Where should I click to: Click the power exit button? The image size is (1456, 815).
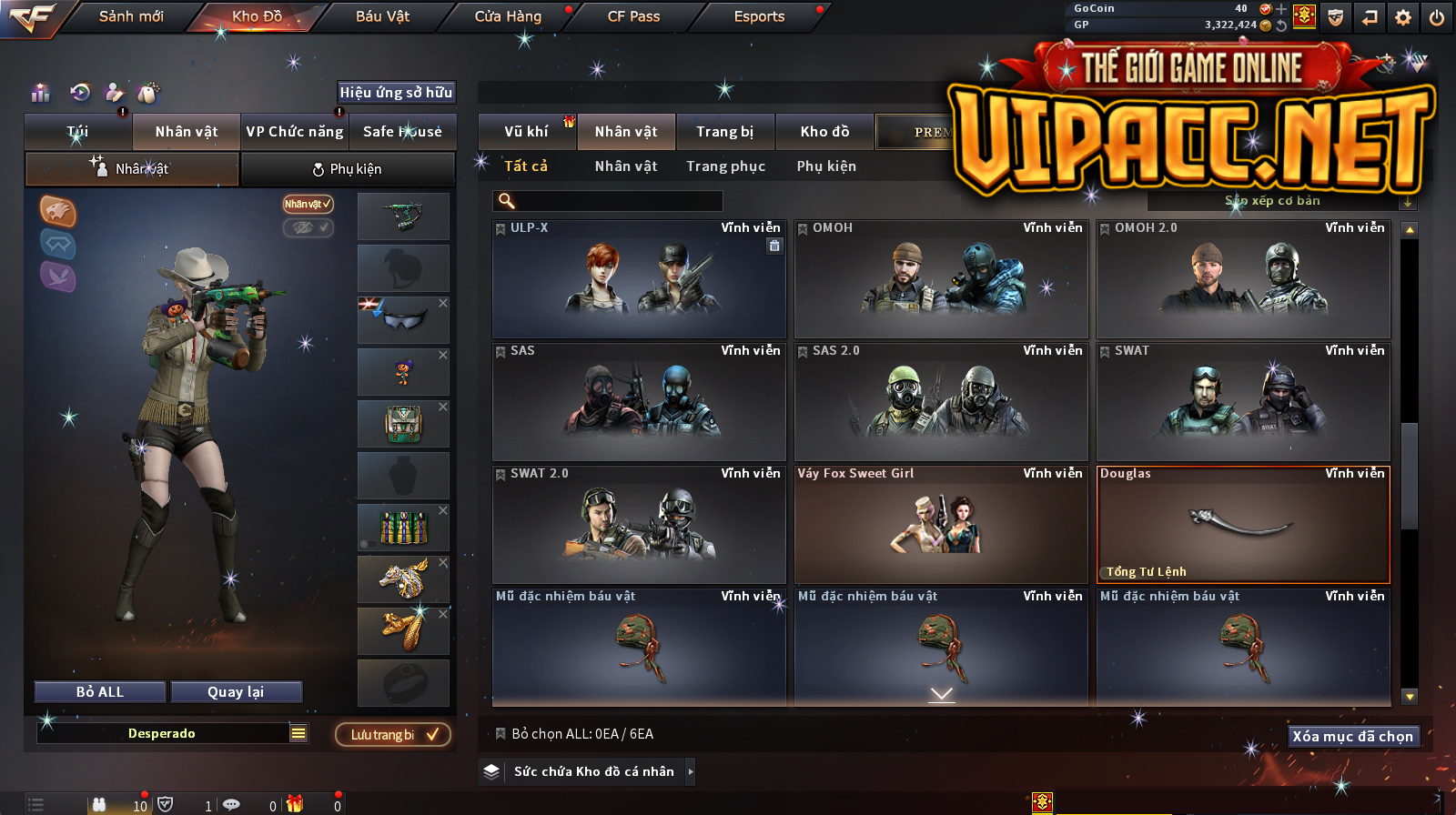click(x=1437, y=17)
